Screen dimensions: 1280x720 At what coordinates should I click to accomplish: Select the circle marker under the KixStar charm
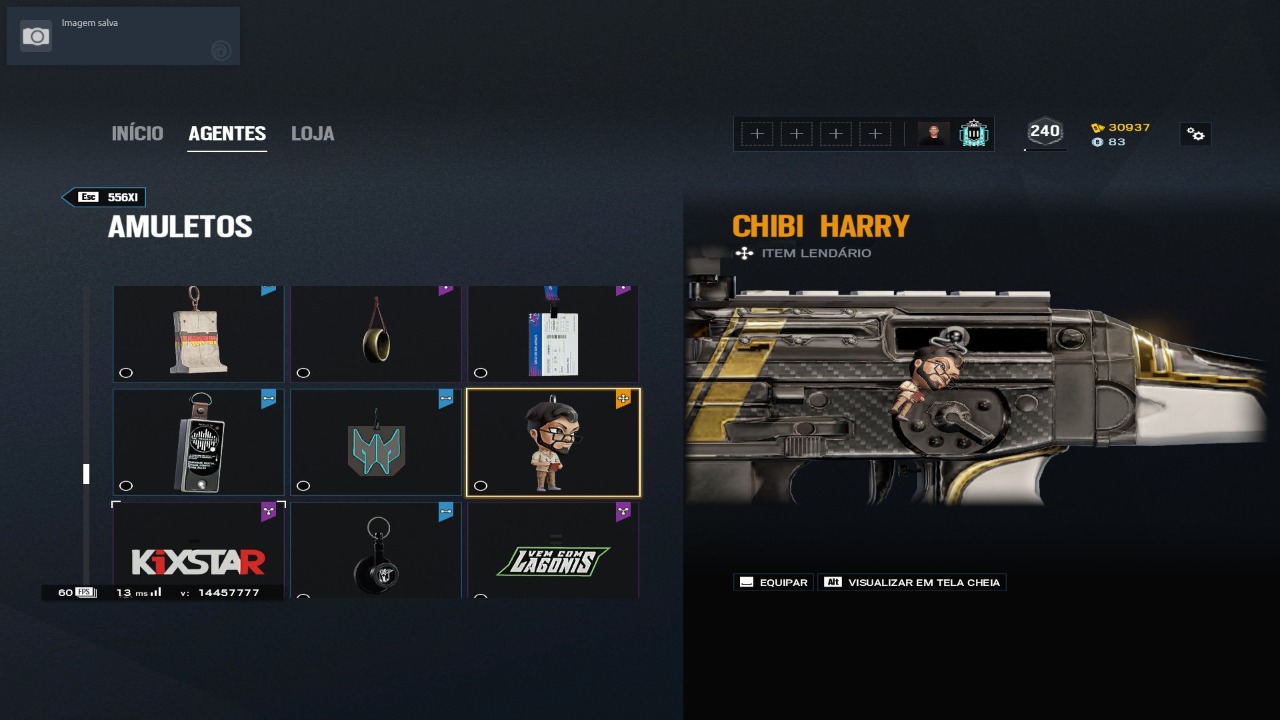(x=126, y=597)
